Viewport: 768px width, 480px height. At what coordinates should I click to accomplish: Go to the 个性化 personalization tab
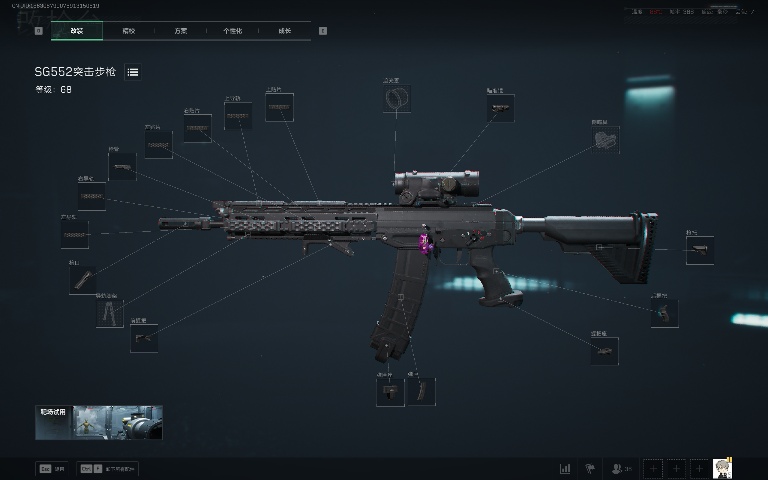tap(233, 31)
